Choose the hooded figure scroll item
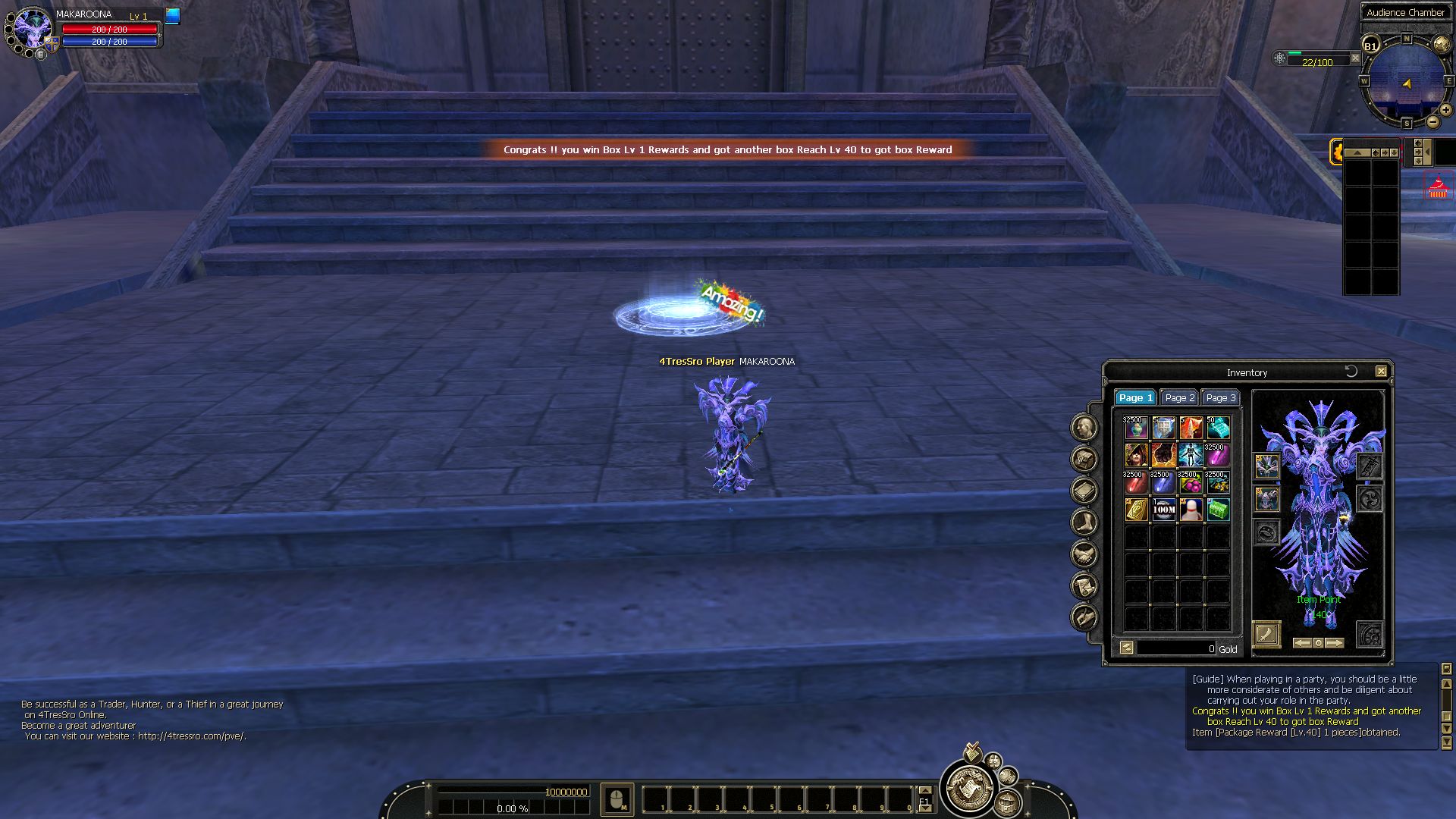This screenshot has height=819, width=1456. point(1135,455)
